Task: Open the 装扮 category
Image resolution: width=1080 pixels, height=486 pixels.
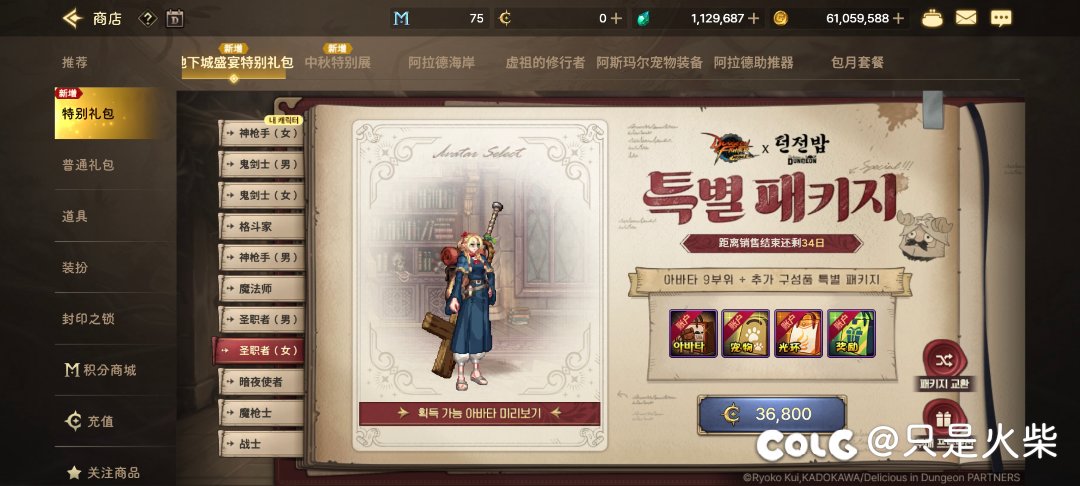Action: pyautogui.click(x=75, y=267)
